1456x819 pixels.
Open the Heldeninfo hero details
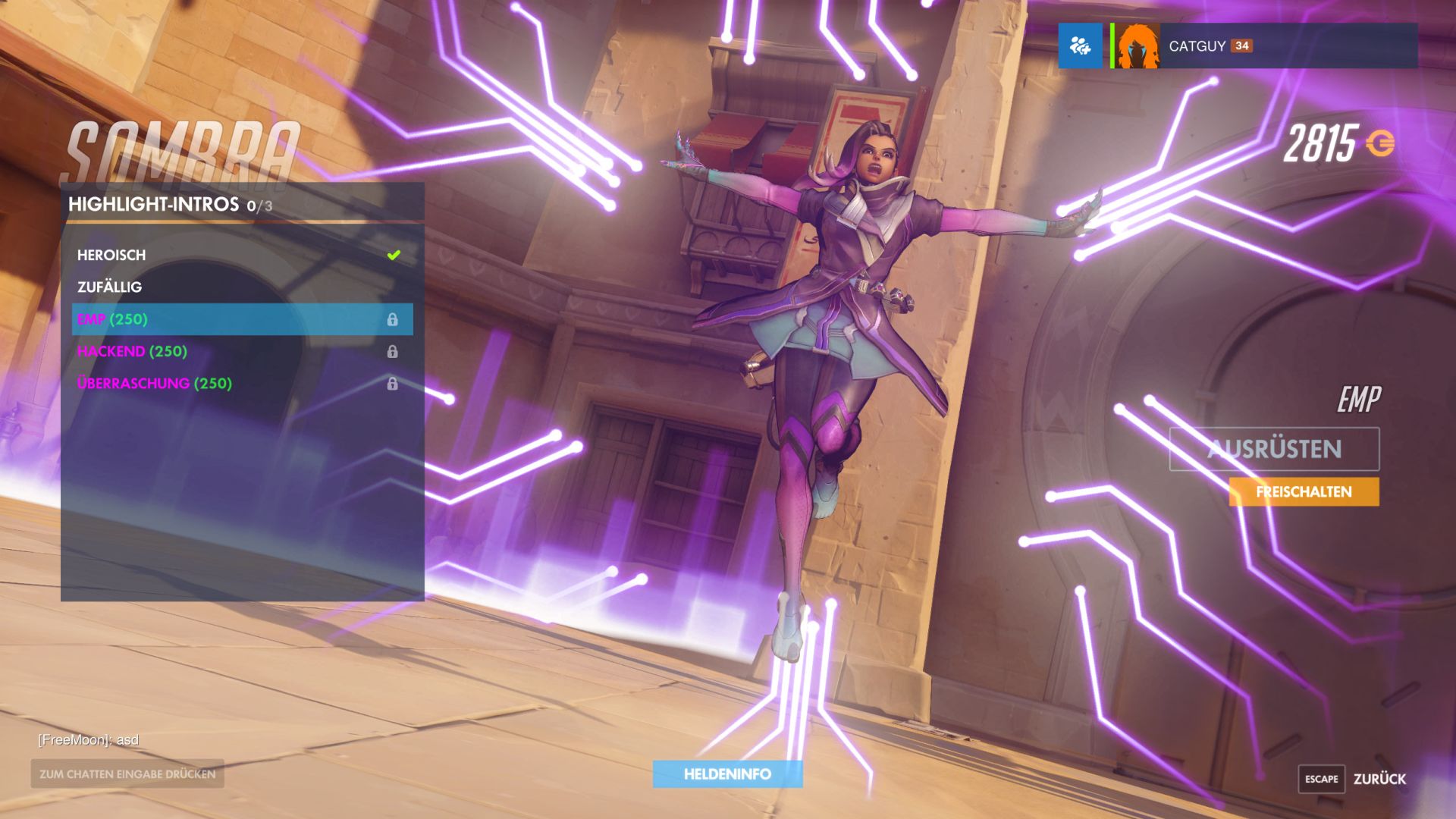click(727, 774)
